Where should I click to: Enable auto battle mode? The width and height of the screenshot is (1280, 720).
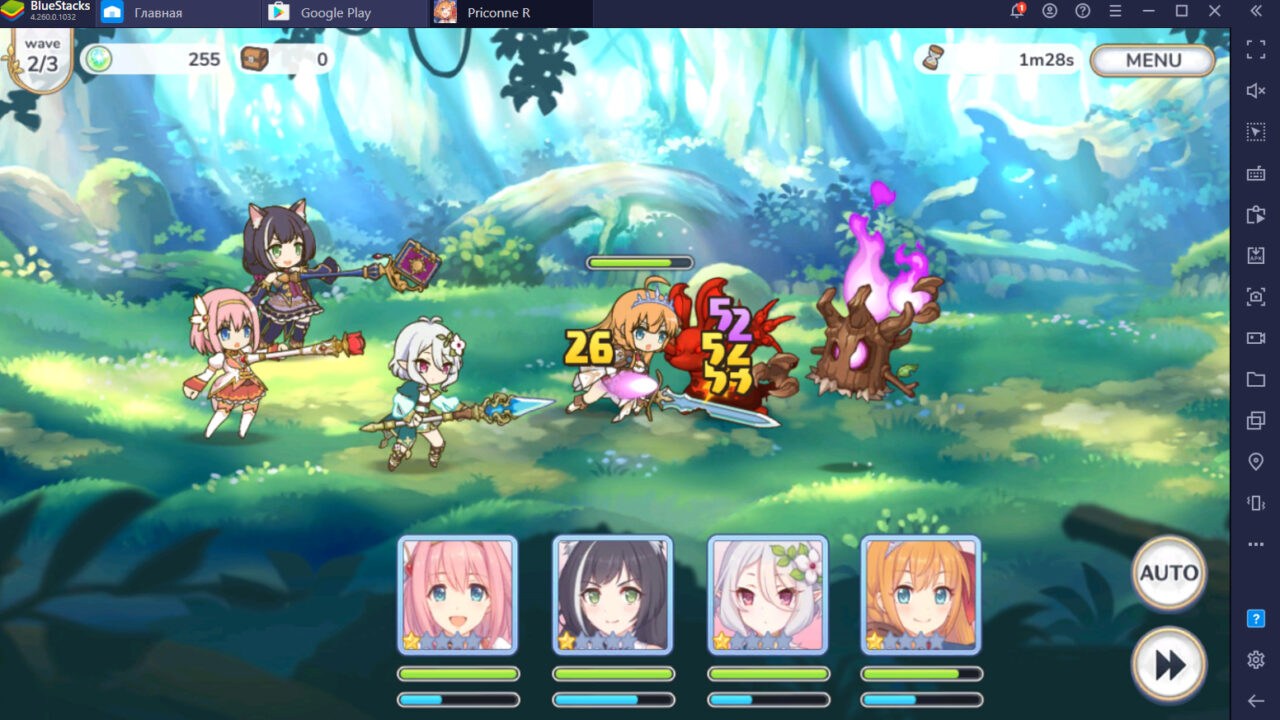tap(1168, 573)
